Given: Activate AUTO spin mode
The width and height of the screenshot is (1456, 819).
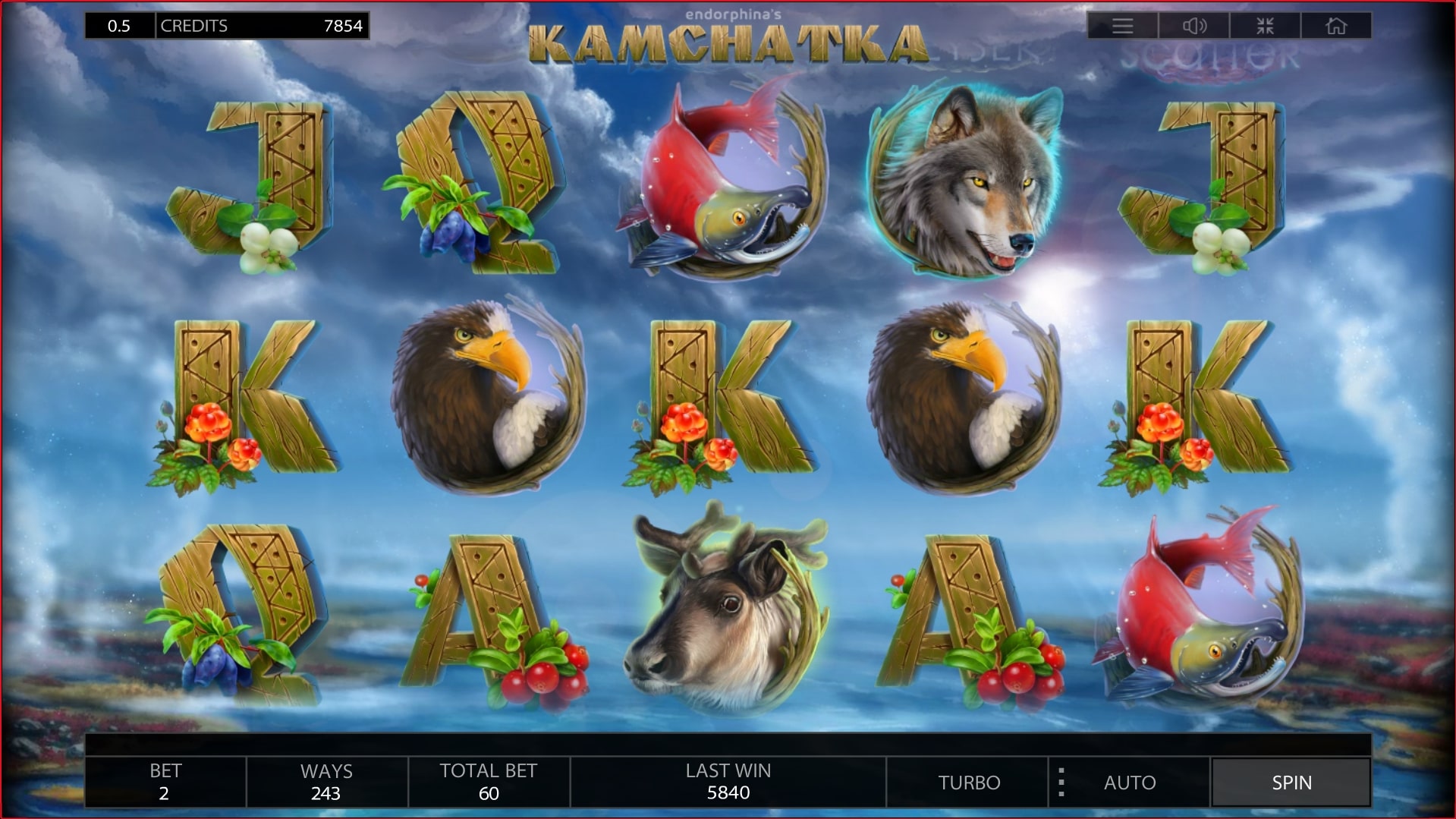Looking at the screenshot, I should 1129,782.
